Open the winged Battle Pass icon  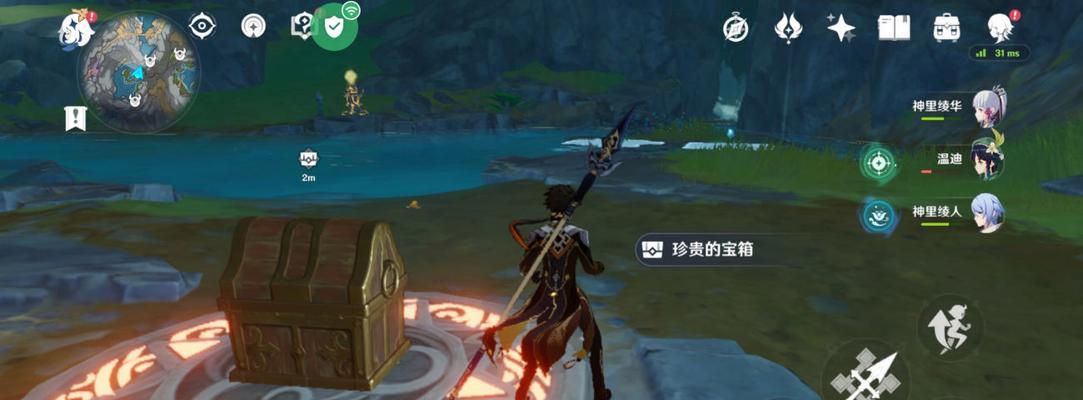click(788, 28)
